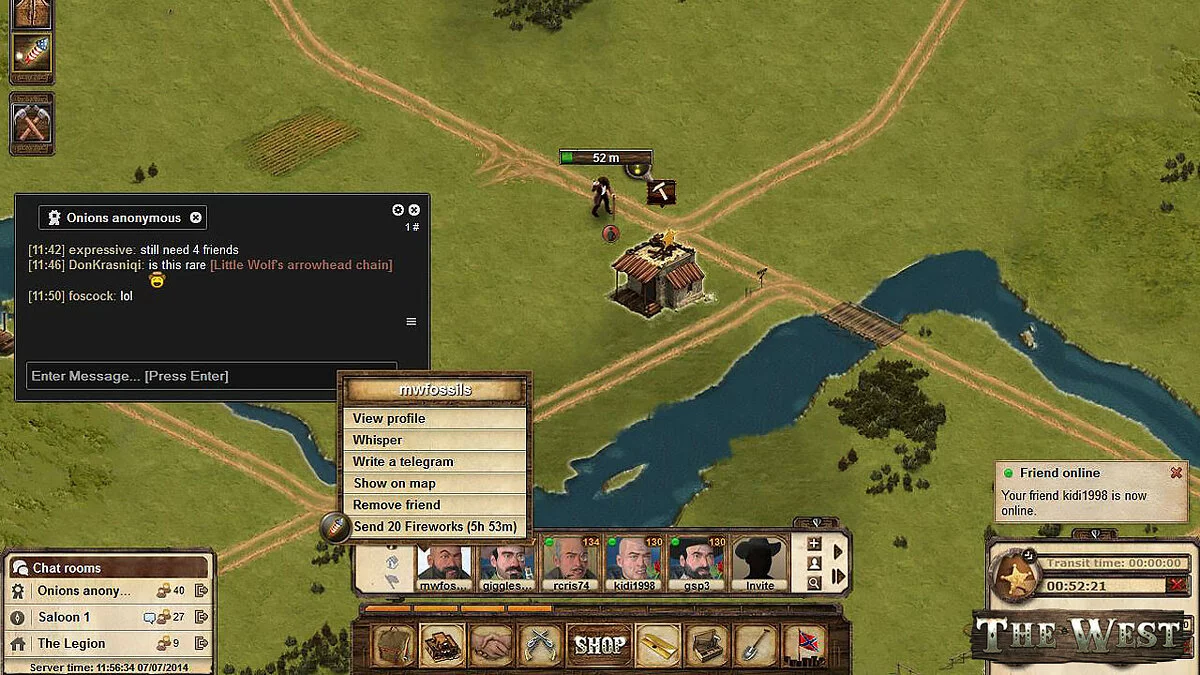Leave the Onions anonymous chat room
The height and width of the screenshot is (675, 1200).
click(201, 591)
